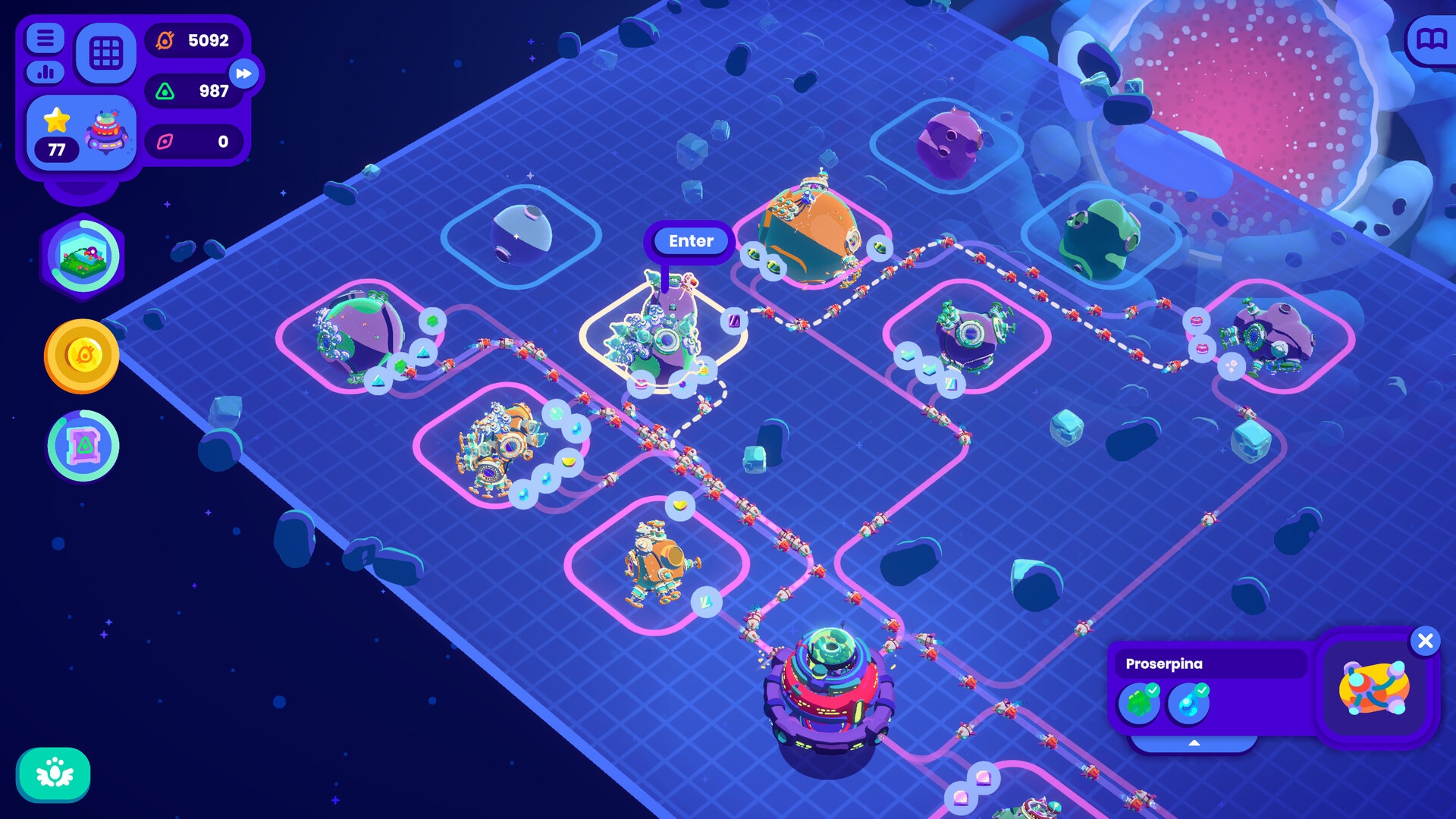Open the hamburger menu in top-left panel
This screenshot has height=819, width=1456.
44,38
